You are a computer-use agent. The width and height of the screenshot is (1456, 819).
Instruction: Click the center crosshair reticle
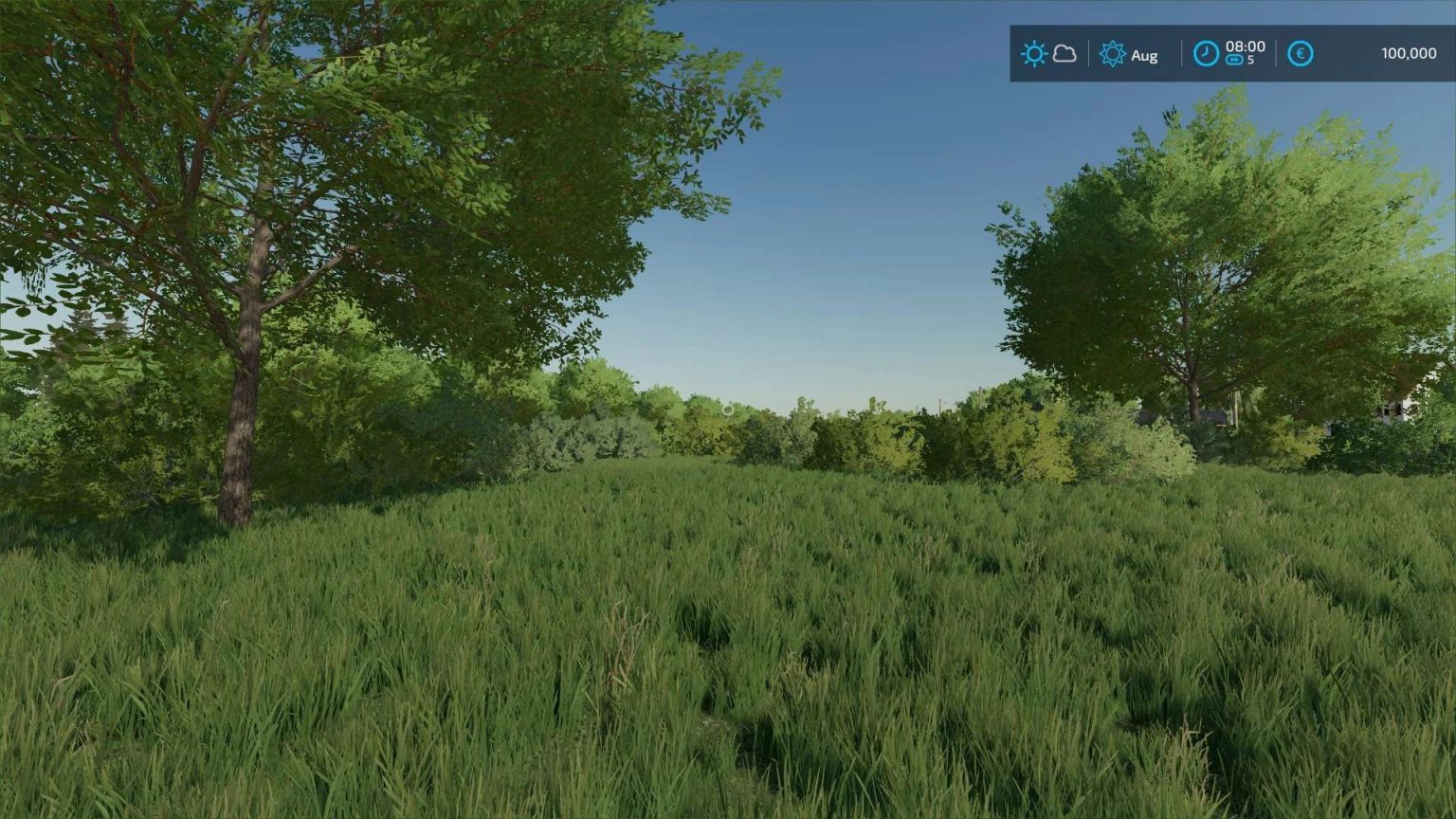point(726,409)
